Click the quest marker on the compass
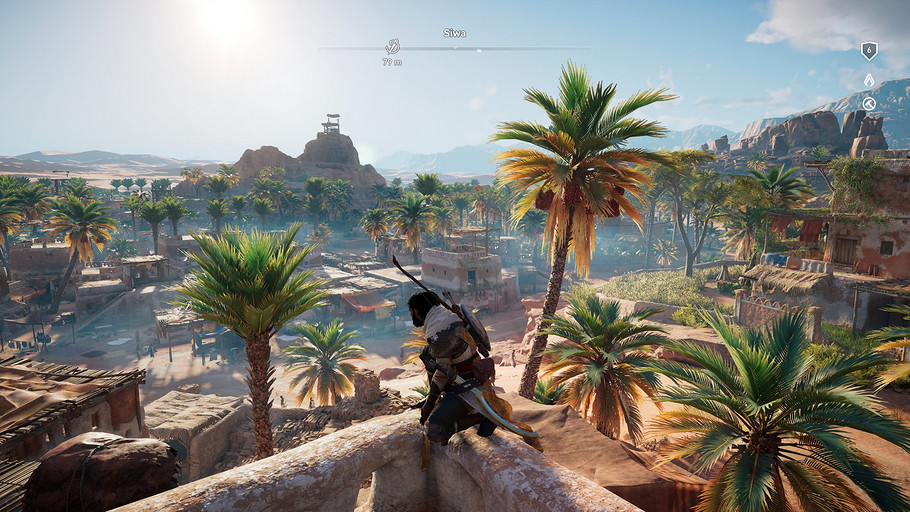Image resolution: width=910 pixels, height=512 pixels. pos(393,46)
